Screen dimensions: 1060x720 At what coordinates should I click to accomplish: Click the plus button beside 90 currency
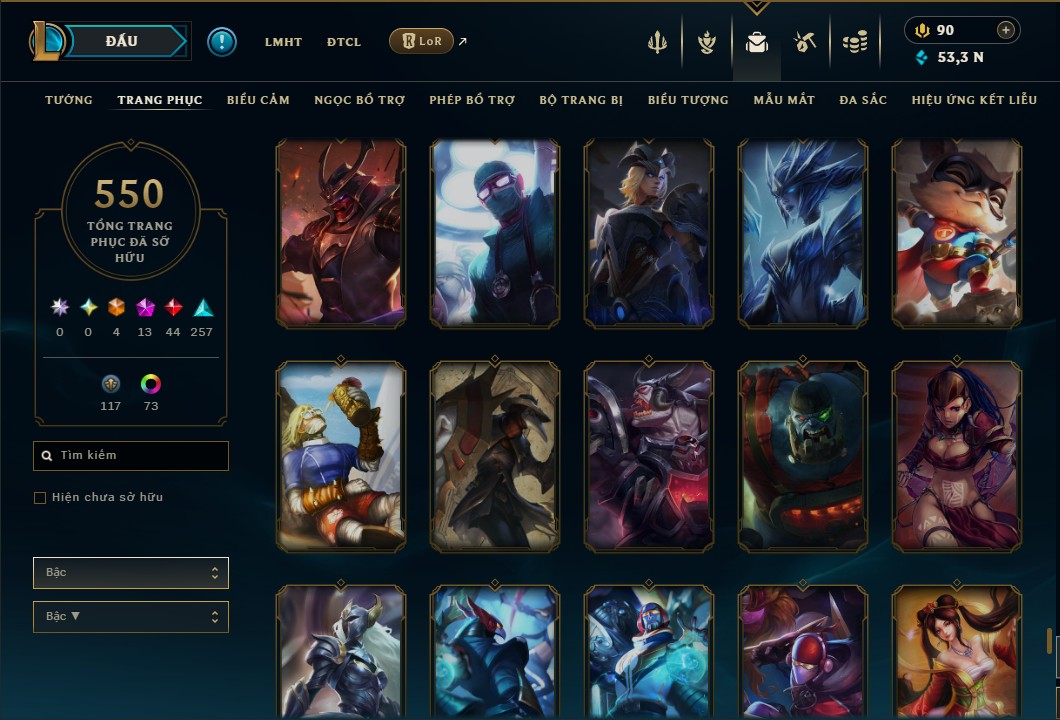[1005, 31]
